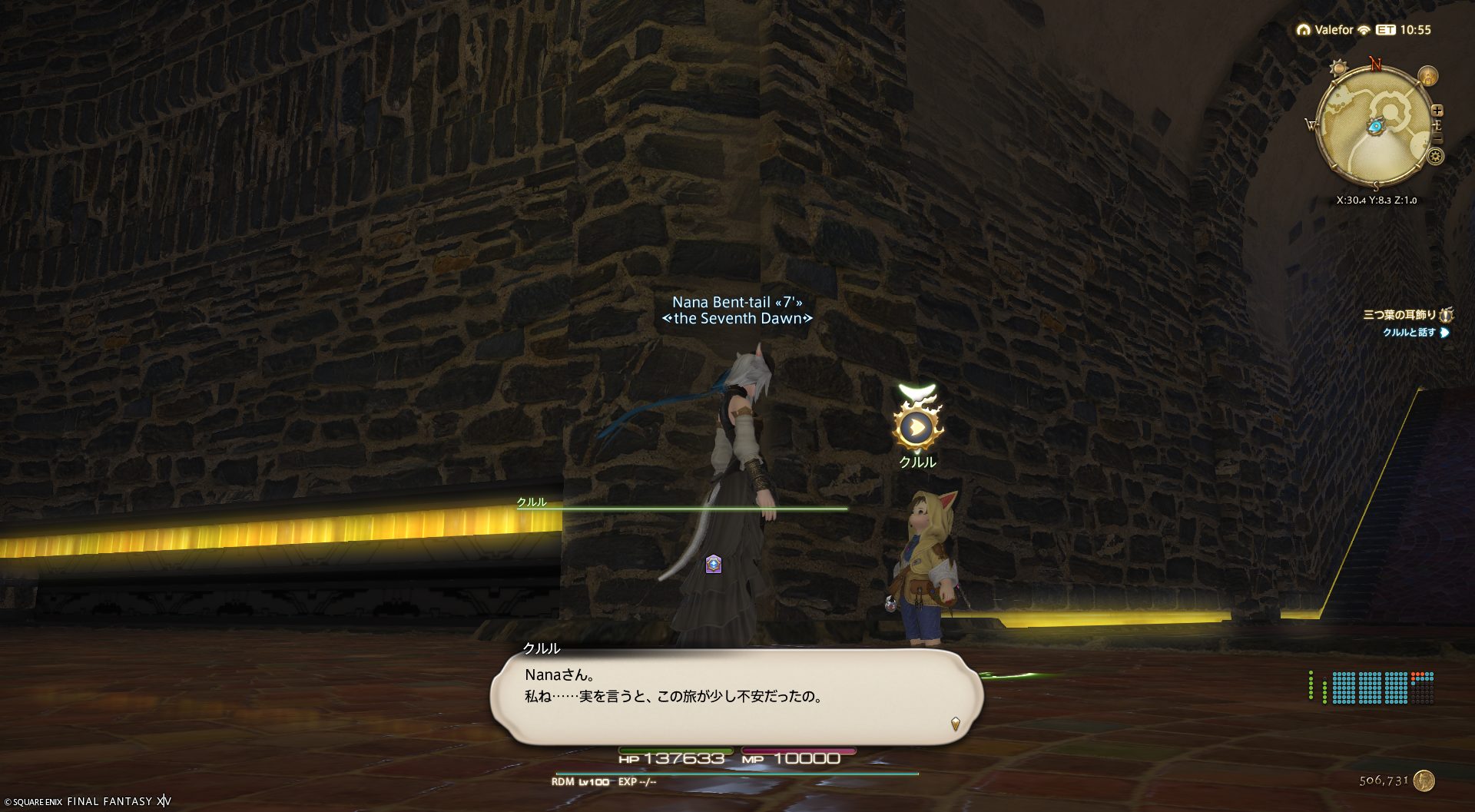
Task: Click the ET clock display
Action: (1404, 30)
